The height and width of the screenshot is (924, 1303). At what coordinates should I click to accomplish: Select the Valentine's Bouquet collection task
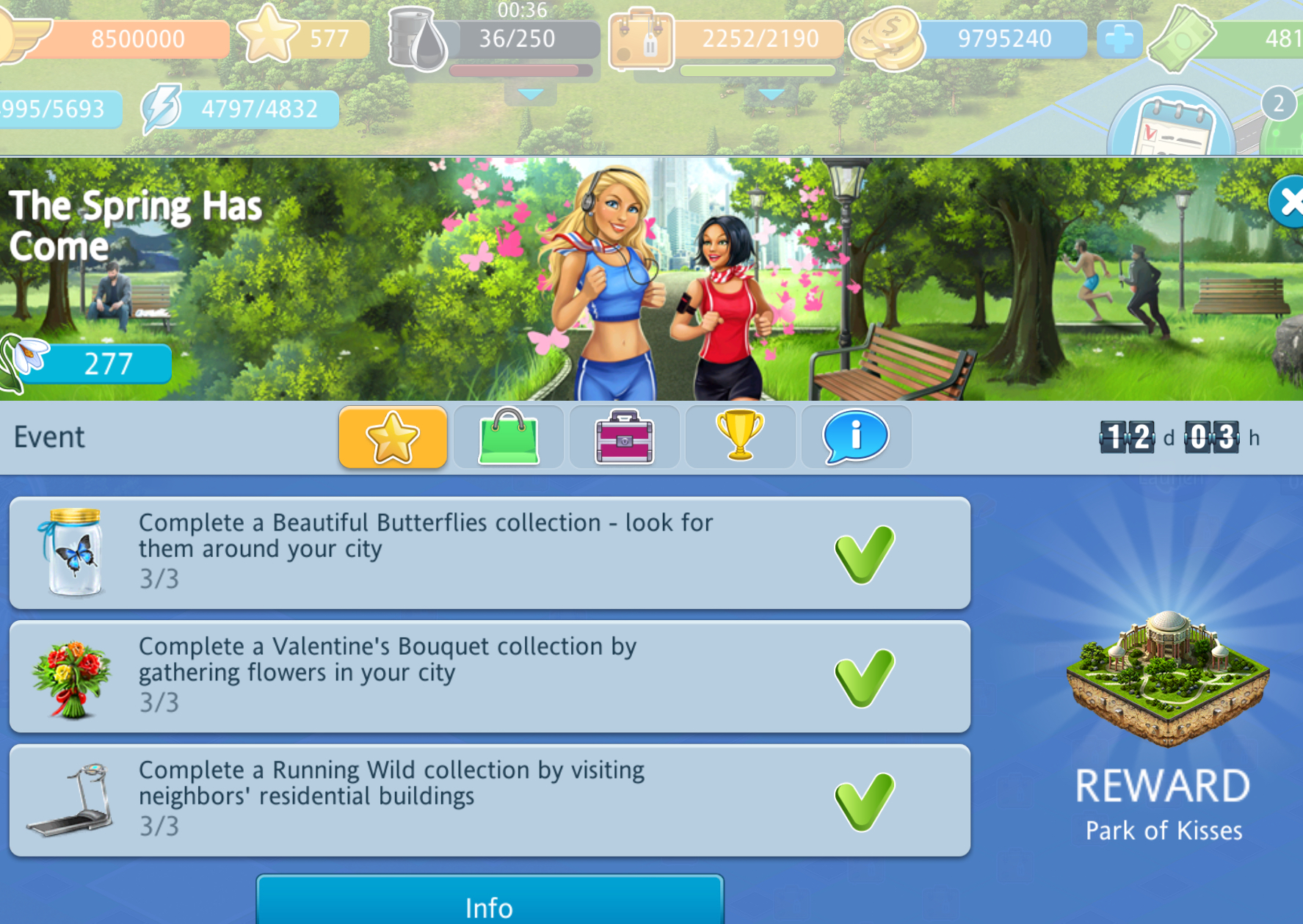(x=490, y=677)
